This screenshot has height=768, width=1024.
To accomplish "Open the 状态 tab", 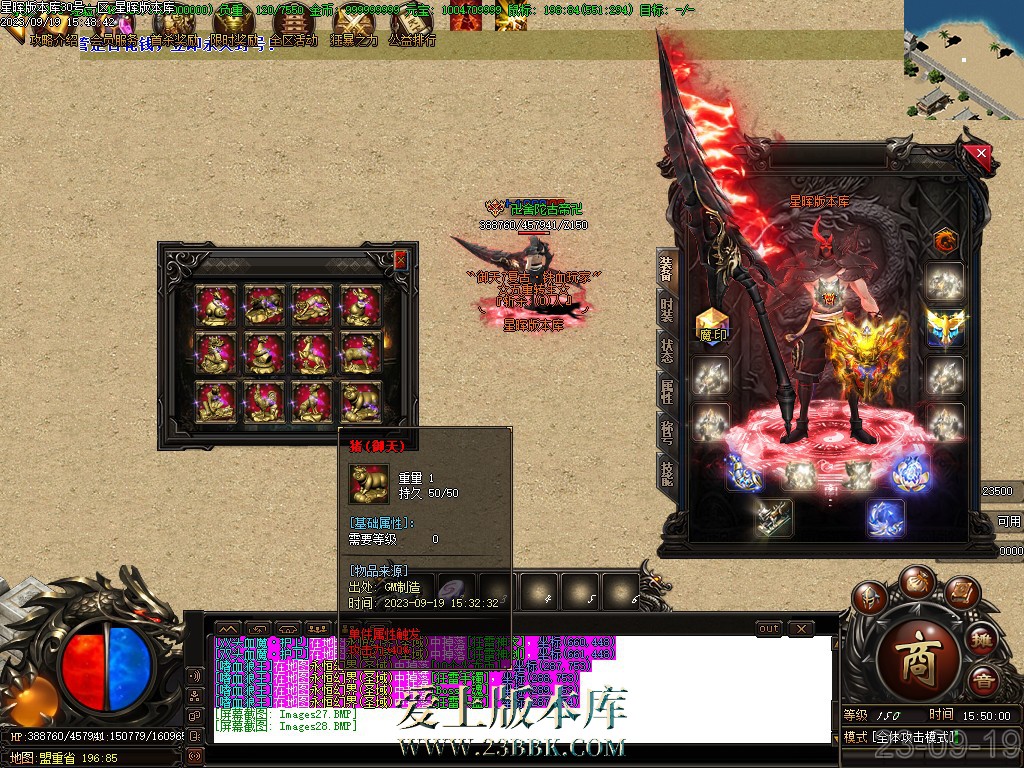I will click(666, 350).
